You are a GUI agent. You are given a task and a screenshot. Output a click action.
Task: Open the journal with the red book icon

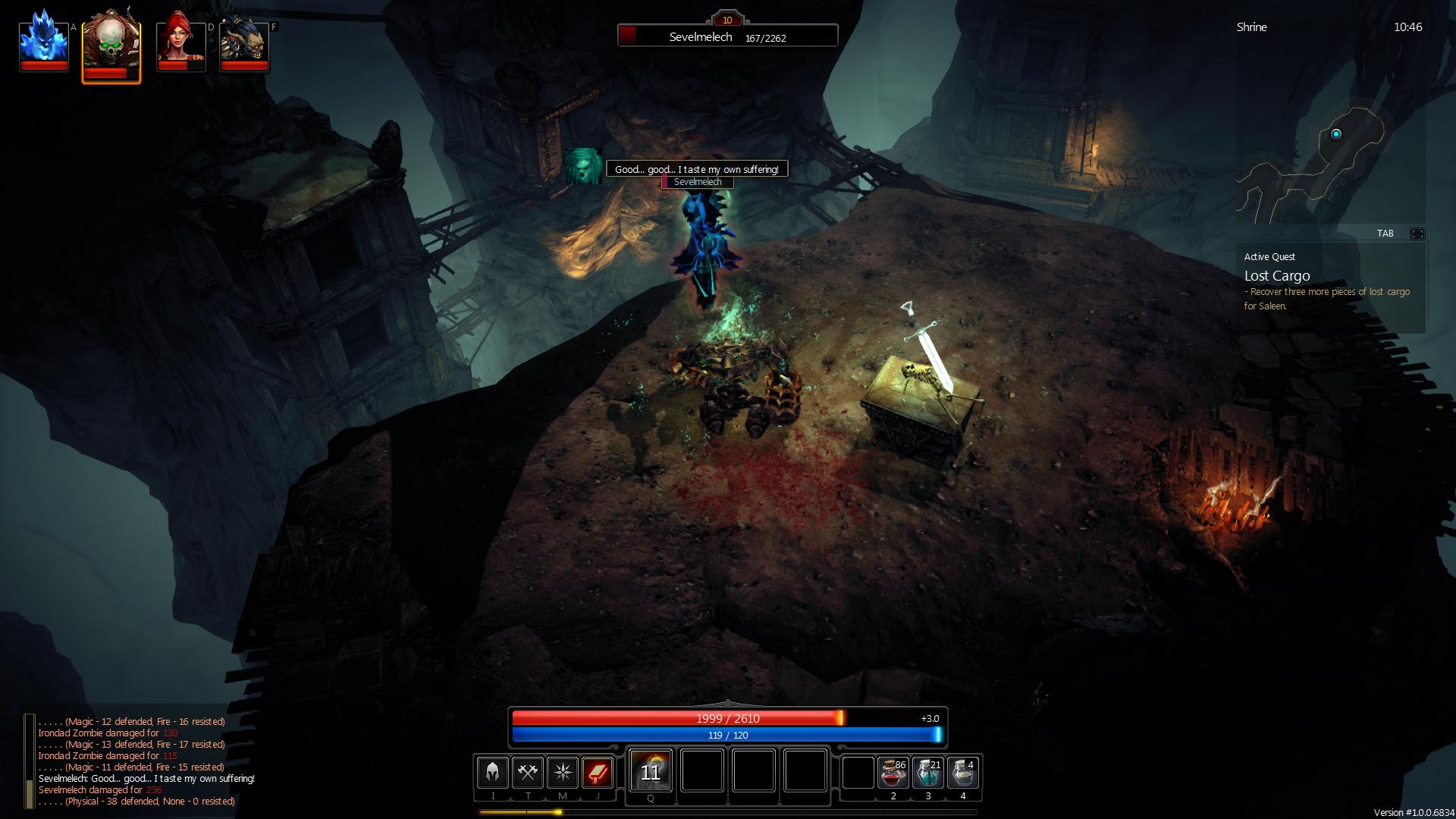click(x=598, y=773)
